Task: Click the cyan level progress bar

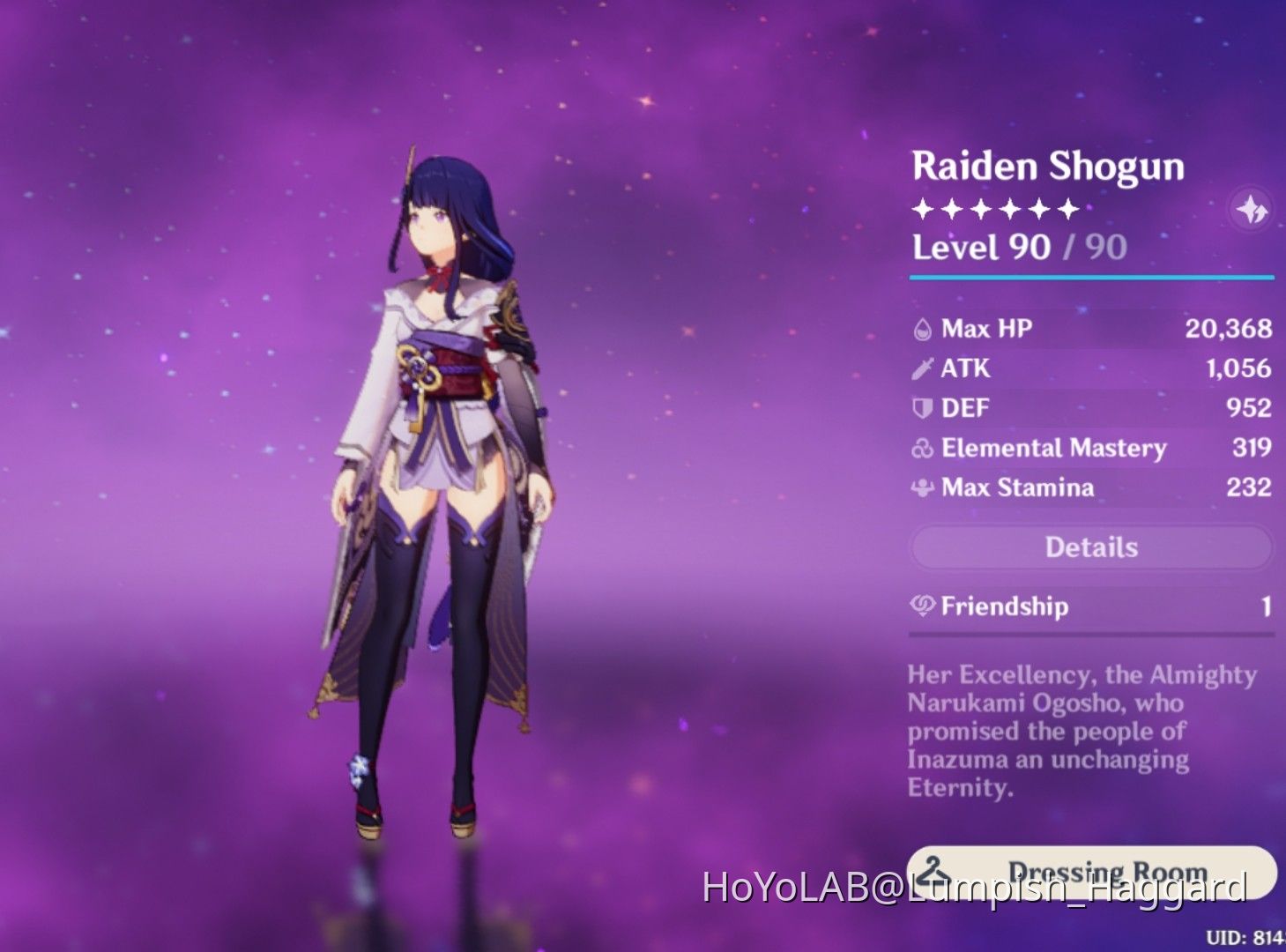Action: pyautogui.click(x=1090, y=278)
